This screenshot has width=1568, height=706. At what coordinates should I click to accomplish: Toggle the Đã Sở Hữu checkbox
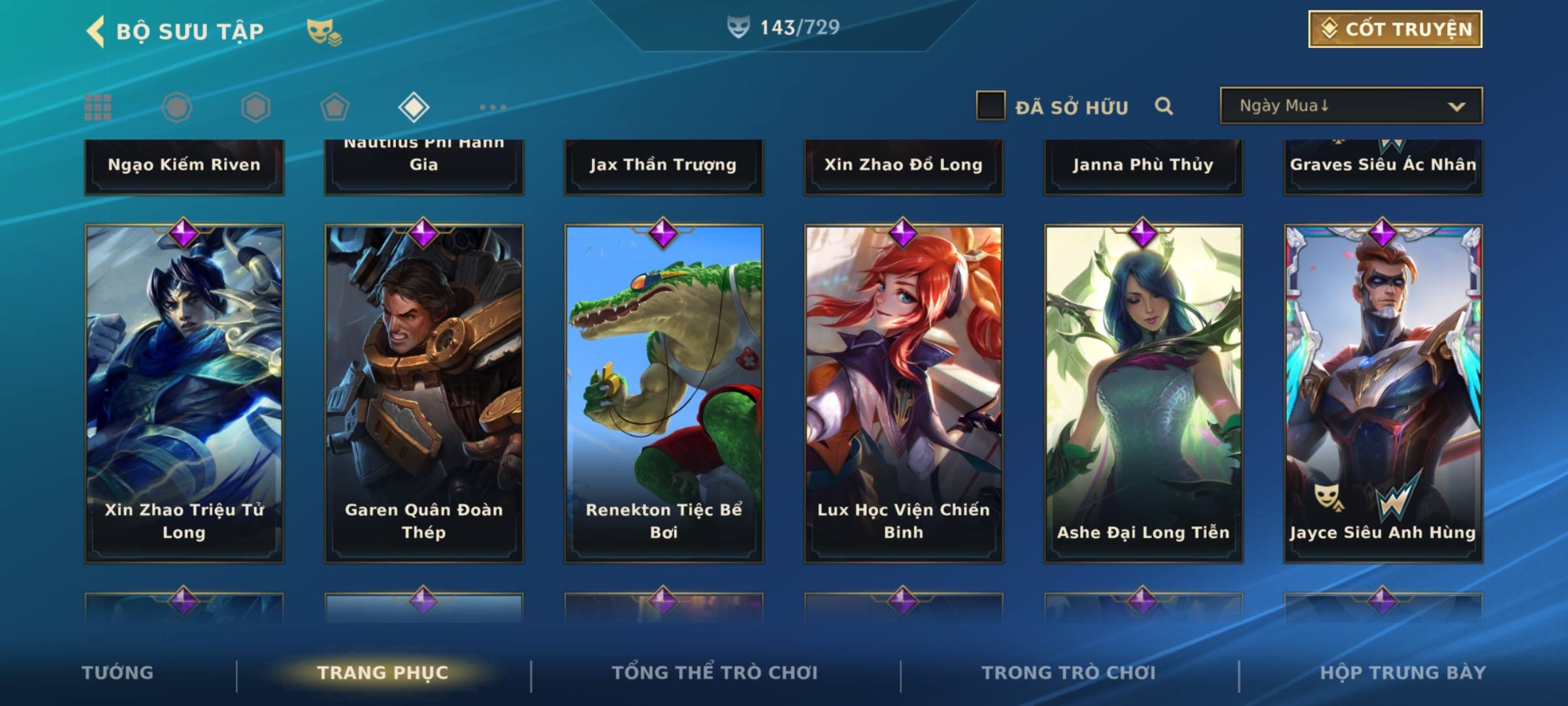pos(990,106)
